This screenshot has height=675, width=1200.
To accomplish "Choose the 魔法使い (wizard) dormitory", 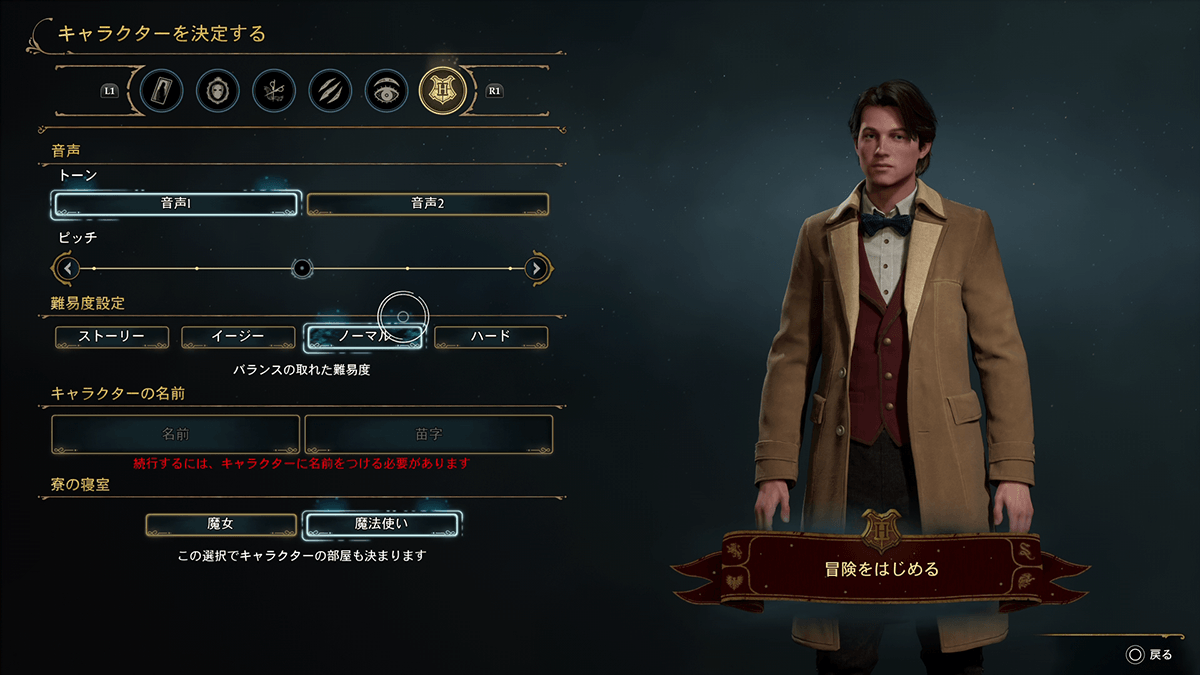I will (x=381, y=524).
